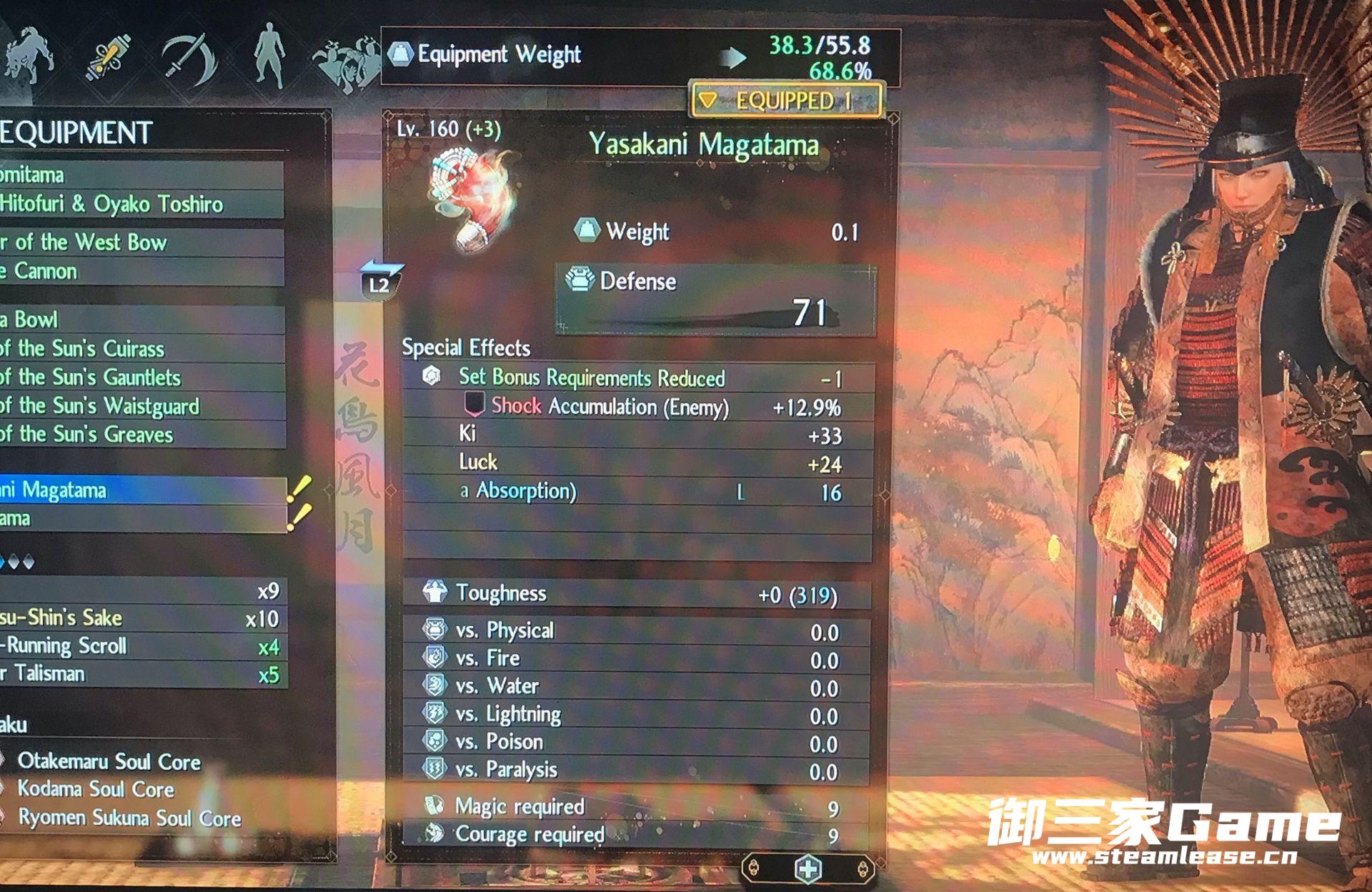Select the Otakemaru Soul Core
Image resolution: width=1372 pixels, height=892 pixels.
tap(109, 762)
